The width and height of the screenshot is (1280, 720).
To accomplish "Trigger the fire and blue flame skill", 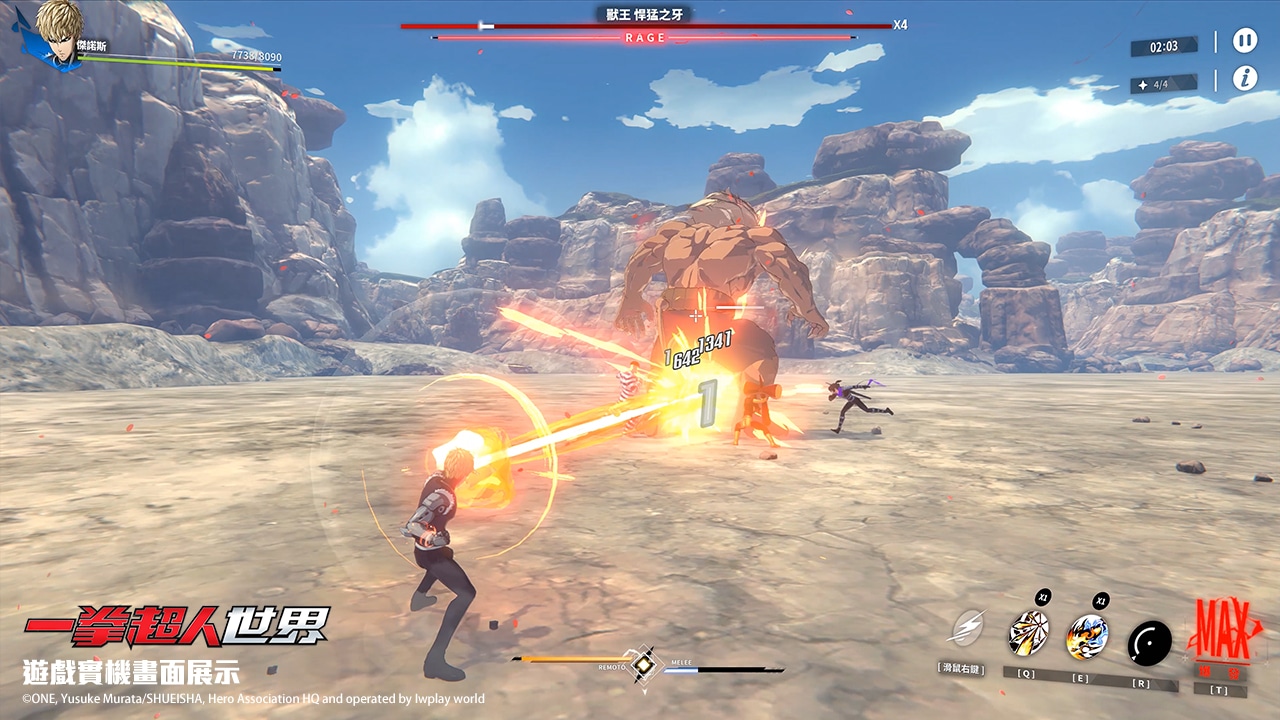I will (x=1087, y=635).
